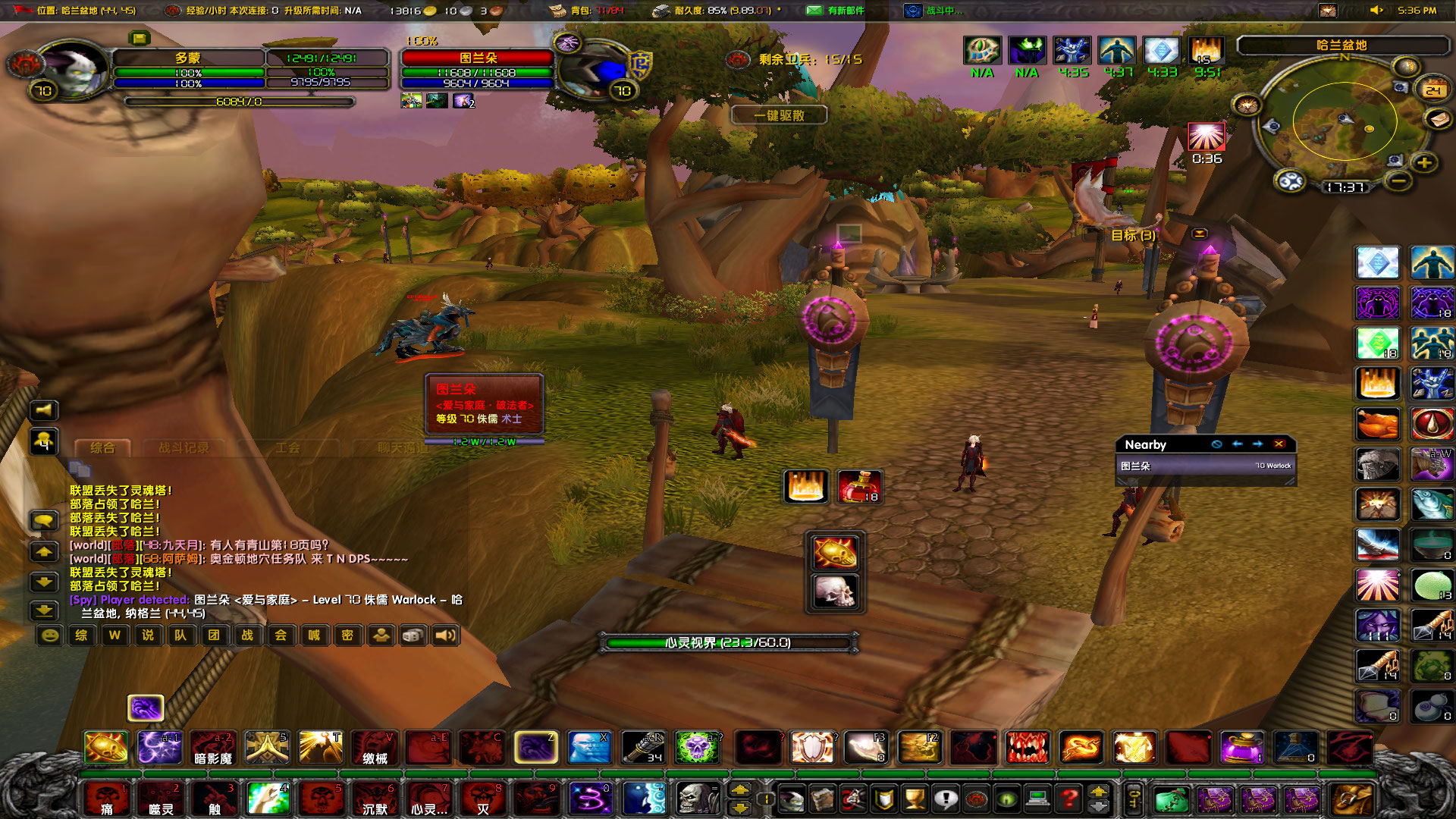Open the social/friends icon in the chat bar
This screenshot has height=819, width=1456.
pos(381,636)
